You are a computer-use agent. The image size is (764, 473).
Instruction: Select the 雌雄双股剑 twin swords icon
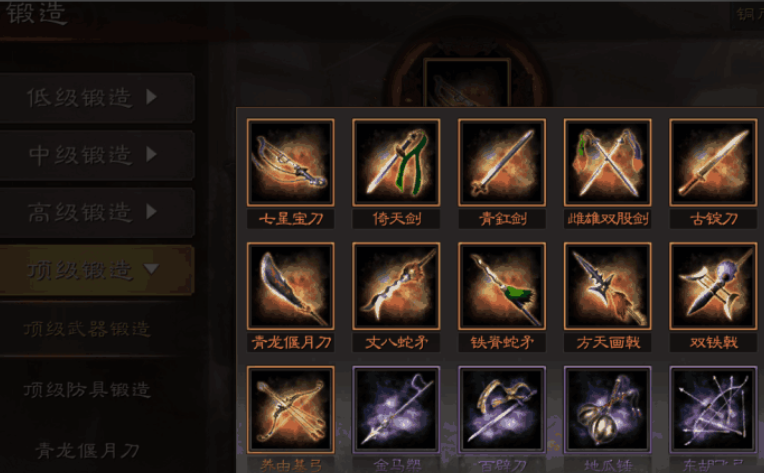coord(607,163)
